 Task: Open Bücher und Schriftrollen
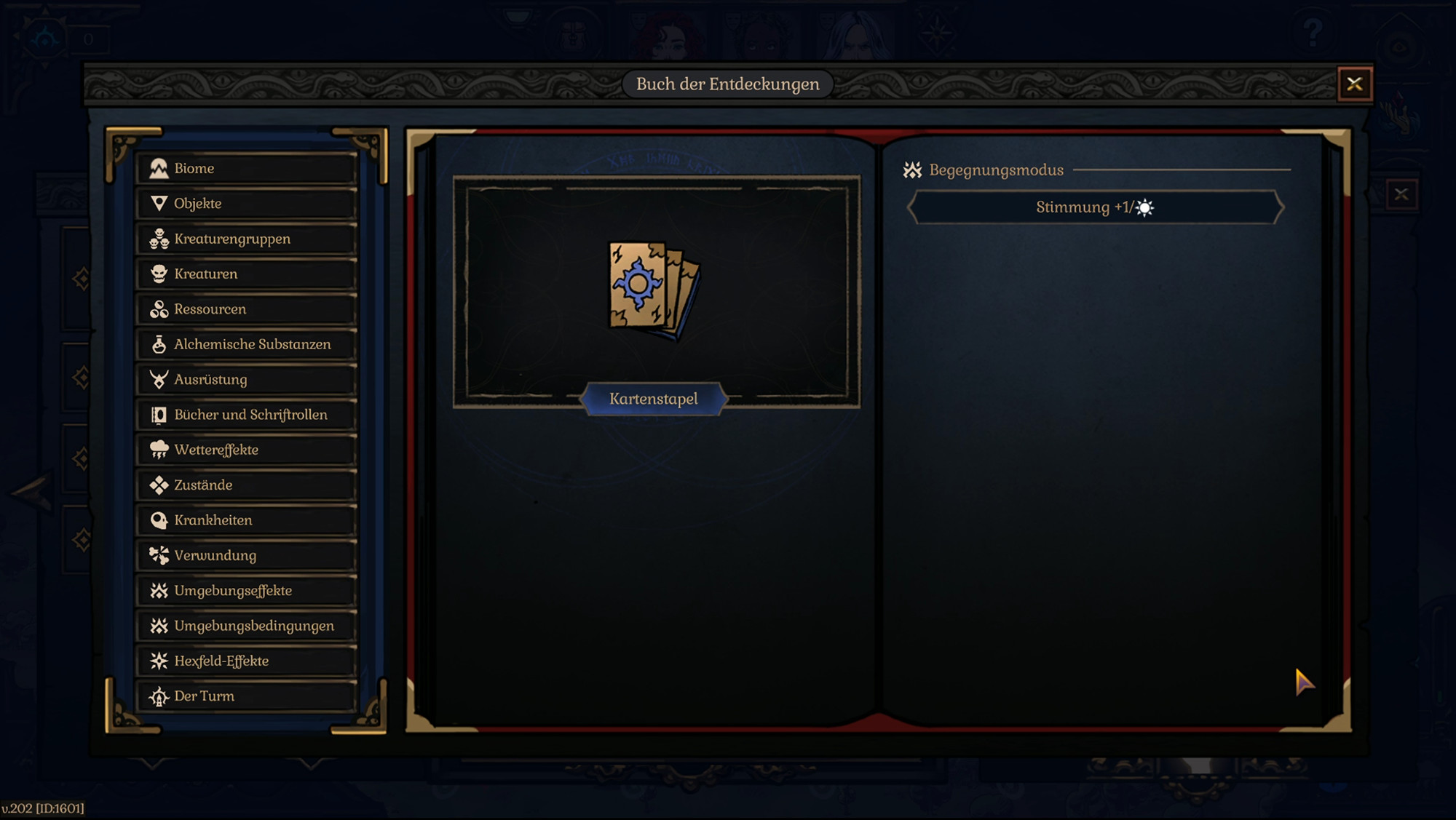tap(250, 414)
